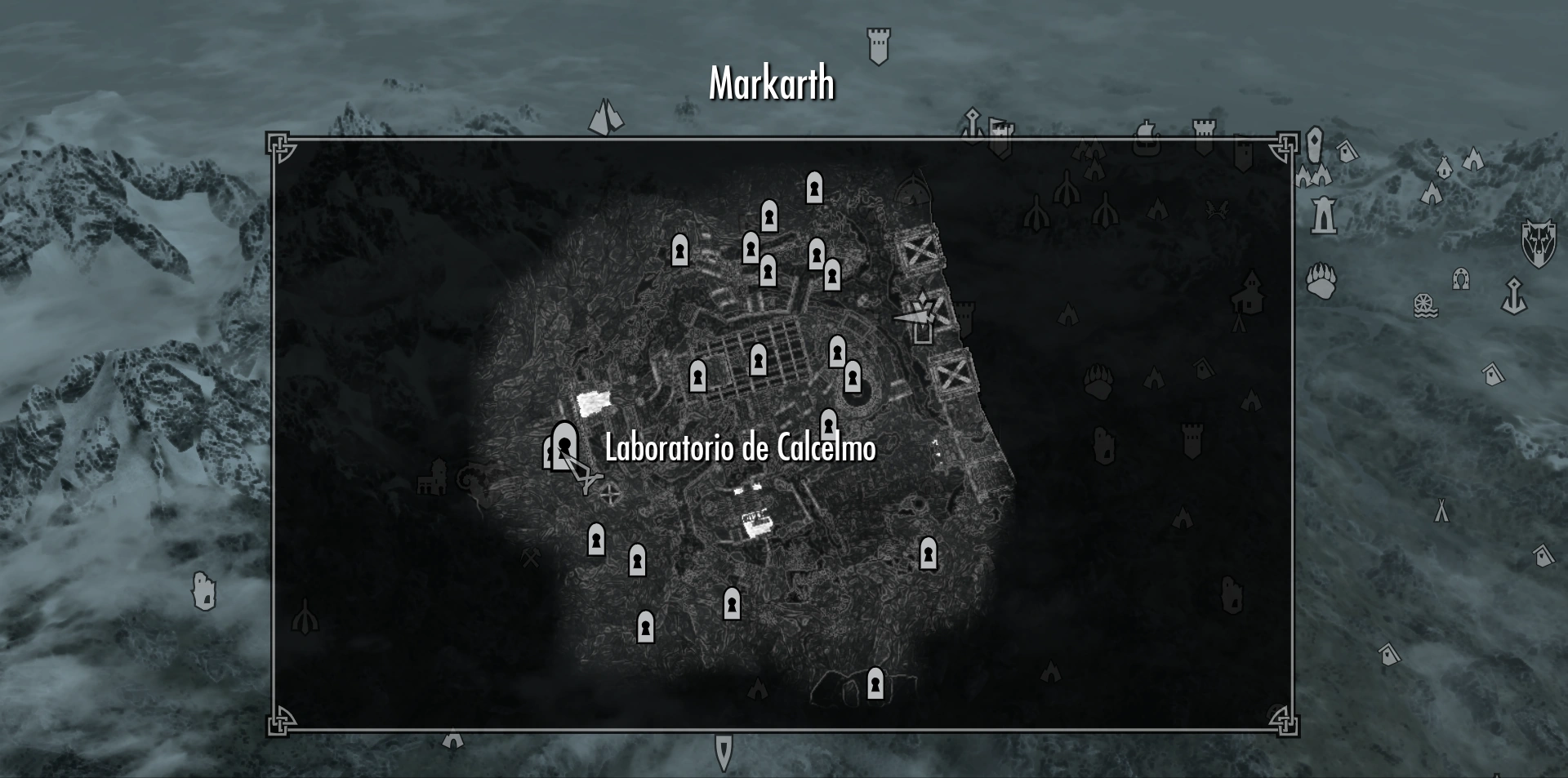Select the tall tower marker on the right side
The image size is (1568, 778).
tap(1323, 216)
